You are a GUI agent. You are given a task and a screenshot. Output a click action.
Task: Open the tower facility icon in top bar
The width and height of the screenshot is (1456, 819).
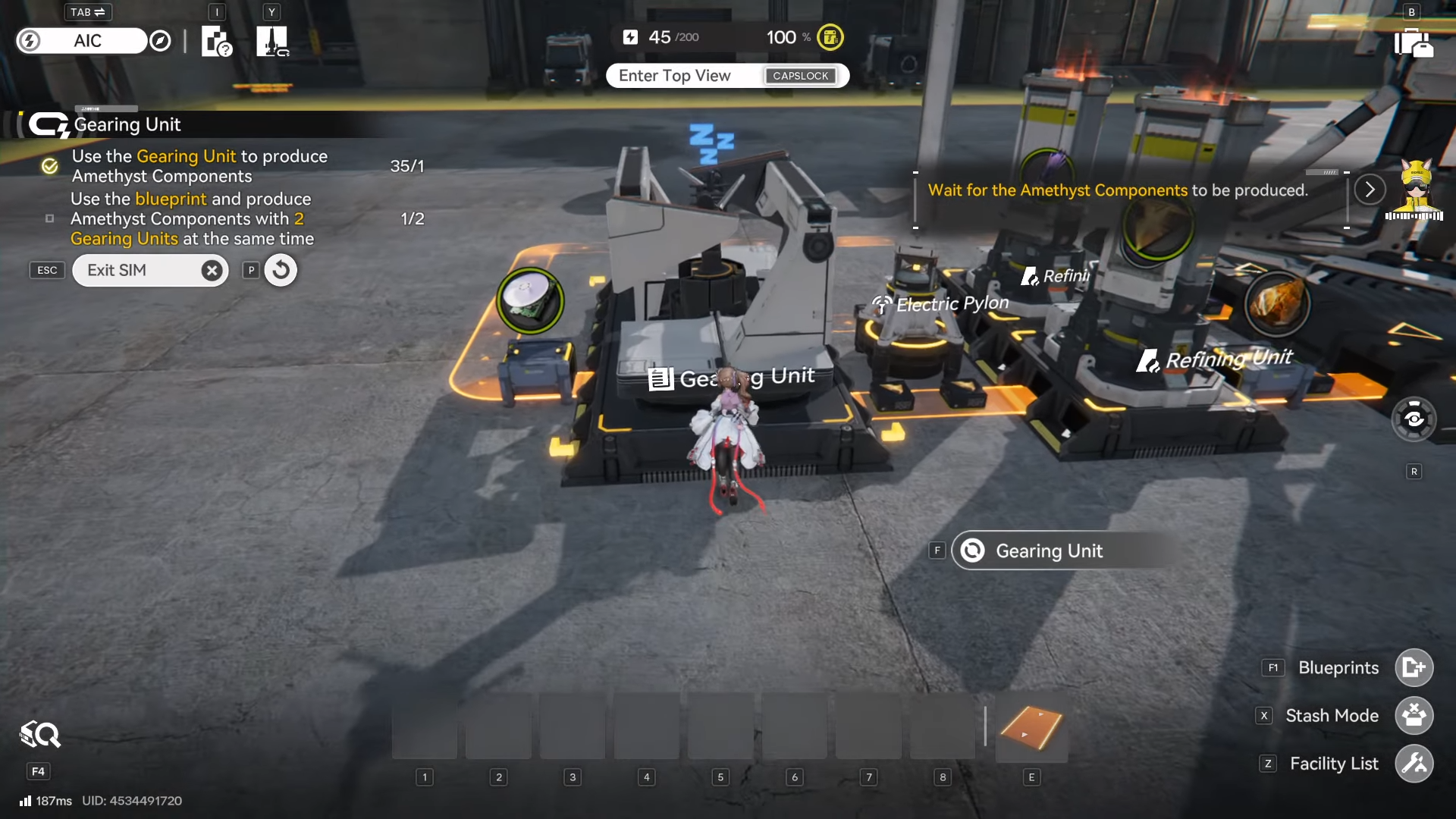(272, 42)
